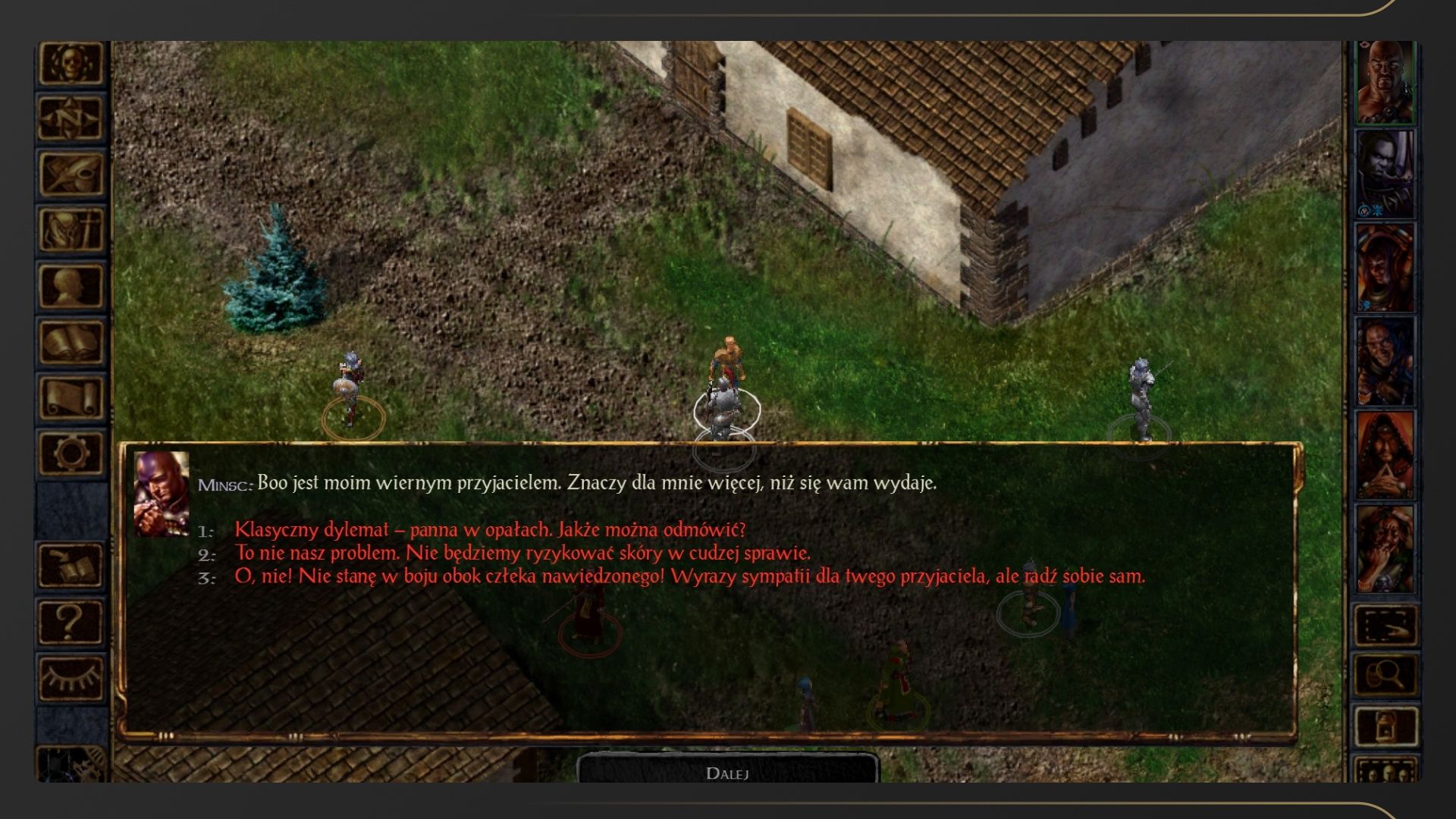1456x819 pixels.
Task: Select the bald top party portrait
Action: click(1385, 82)
